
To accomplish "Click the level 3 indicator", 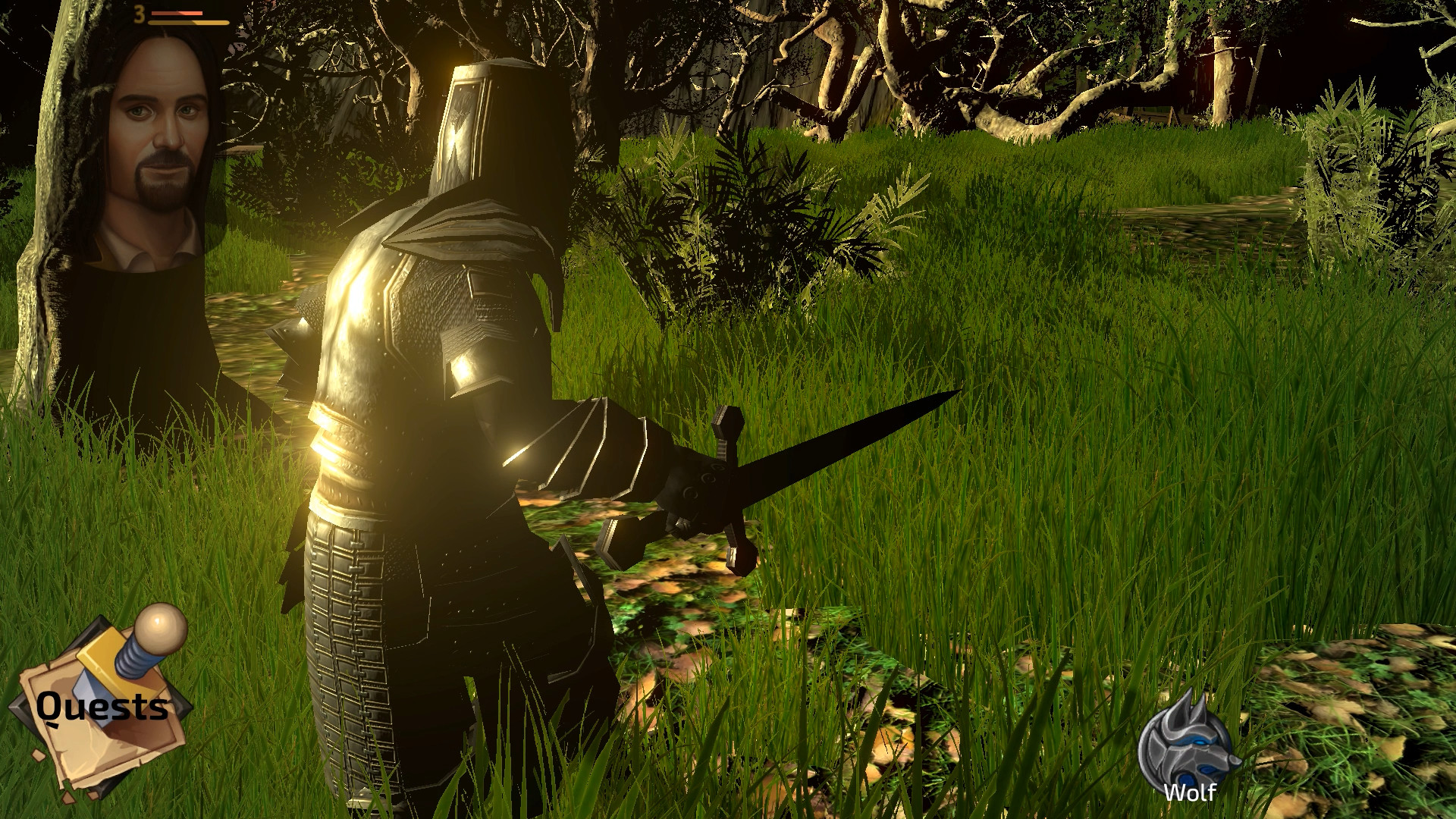I will (139, 14).
